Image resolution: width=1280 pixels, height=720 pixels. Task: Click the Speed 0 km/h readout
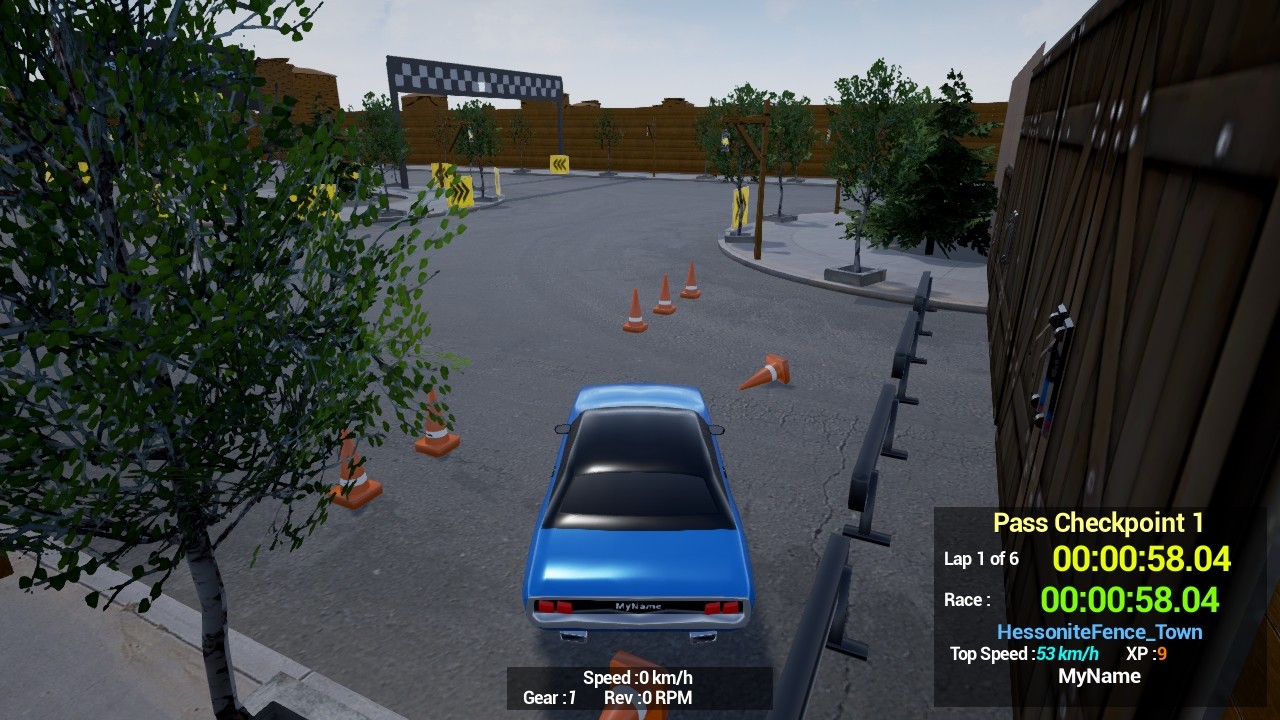pos(637,677)
